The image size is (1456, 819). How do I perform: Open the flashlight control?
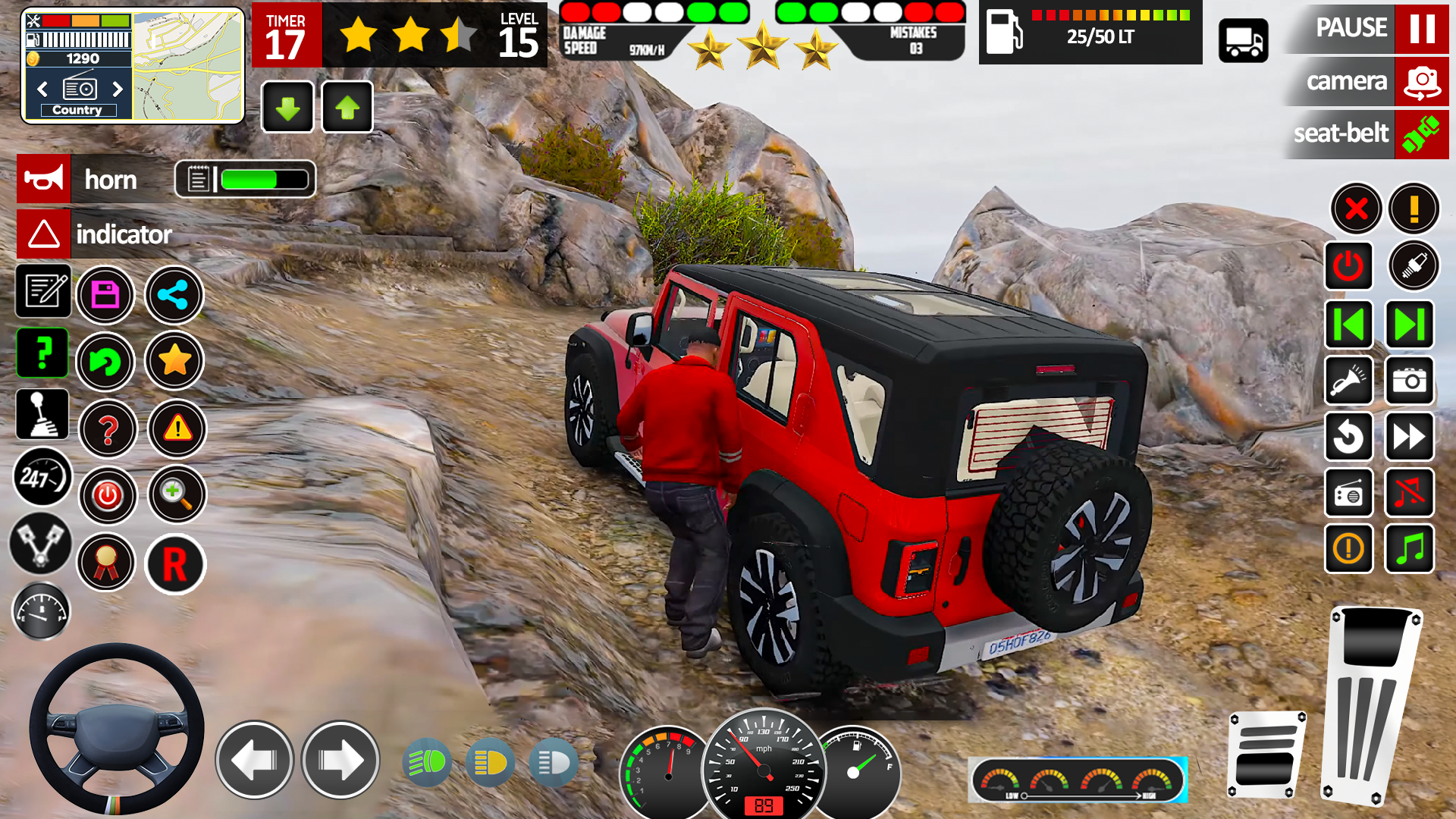[1349, 381]
